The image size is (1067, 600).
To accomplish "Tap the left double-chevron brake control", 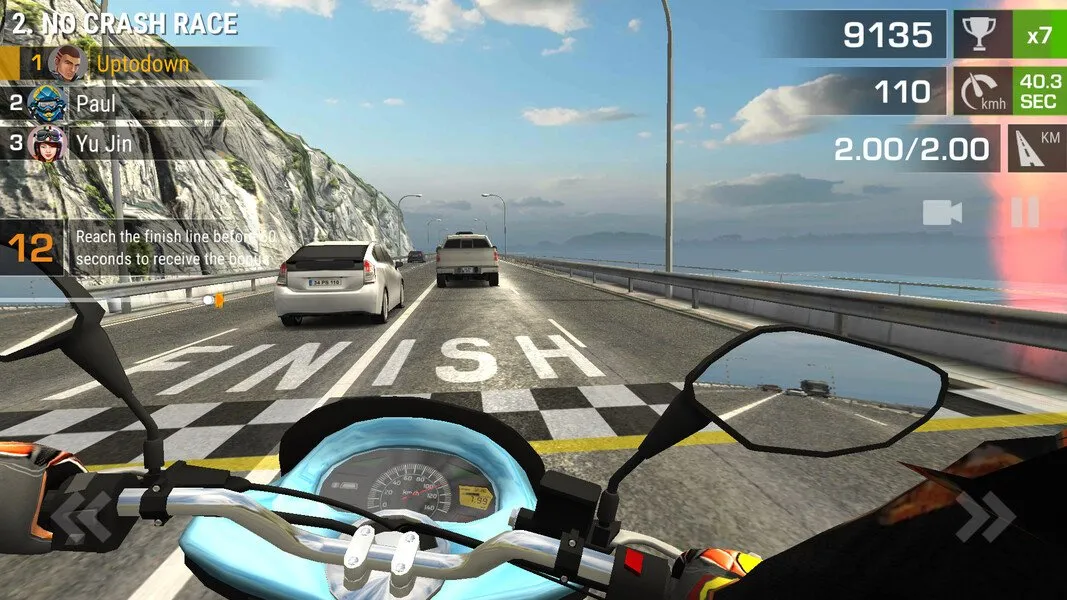I will (82, 517).
